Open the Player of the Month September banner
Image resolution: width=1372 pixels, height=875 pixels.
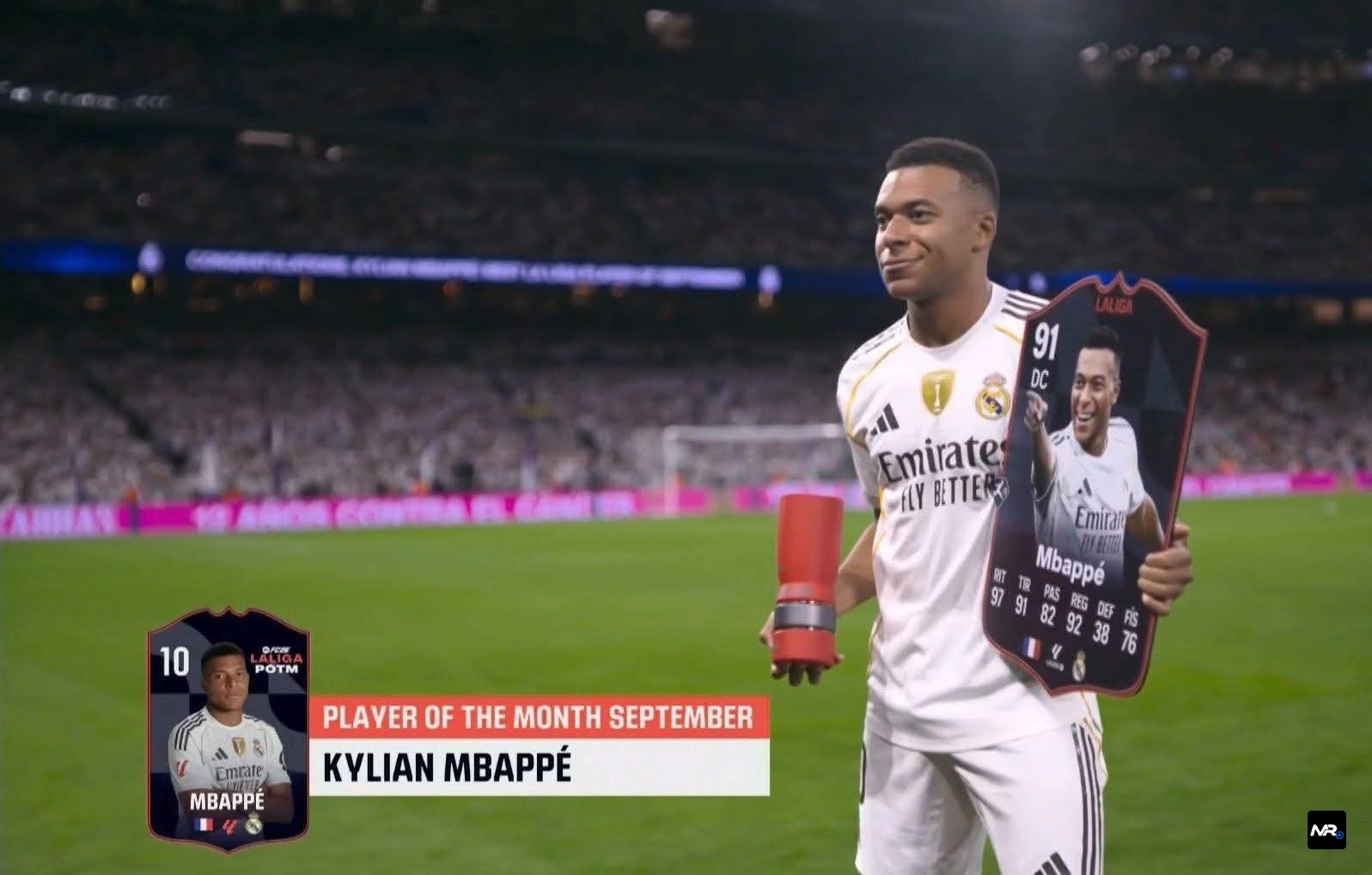(x=538, y=717)
